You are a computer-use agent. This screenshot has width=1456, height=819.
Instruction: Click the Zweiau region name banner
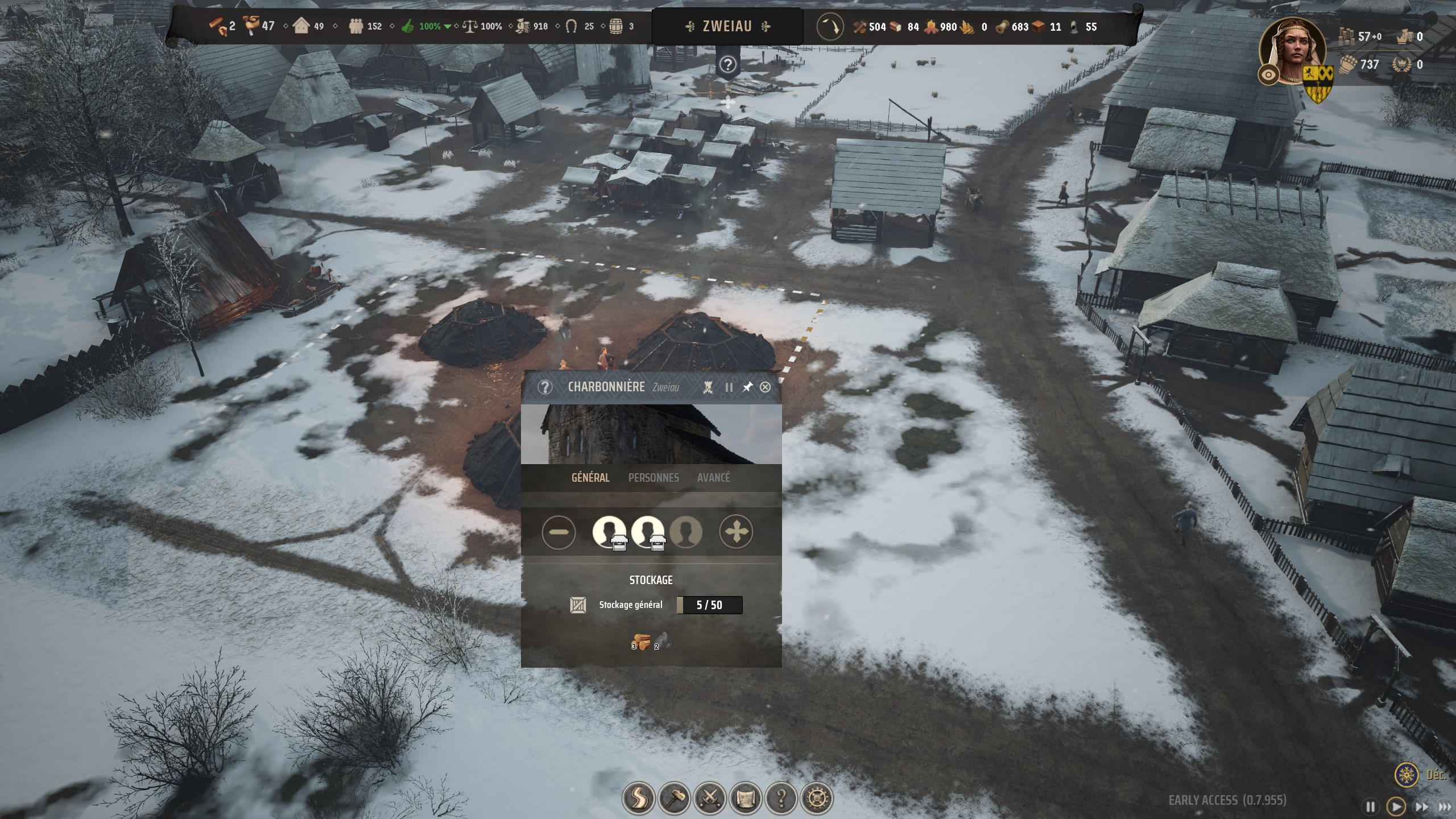tap(727, 26)
